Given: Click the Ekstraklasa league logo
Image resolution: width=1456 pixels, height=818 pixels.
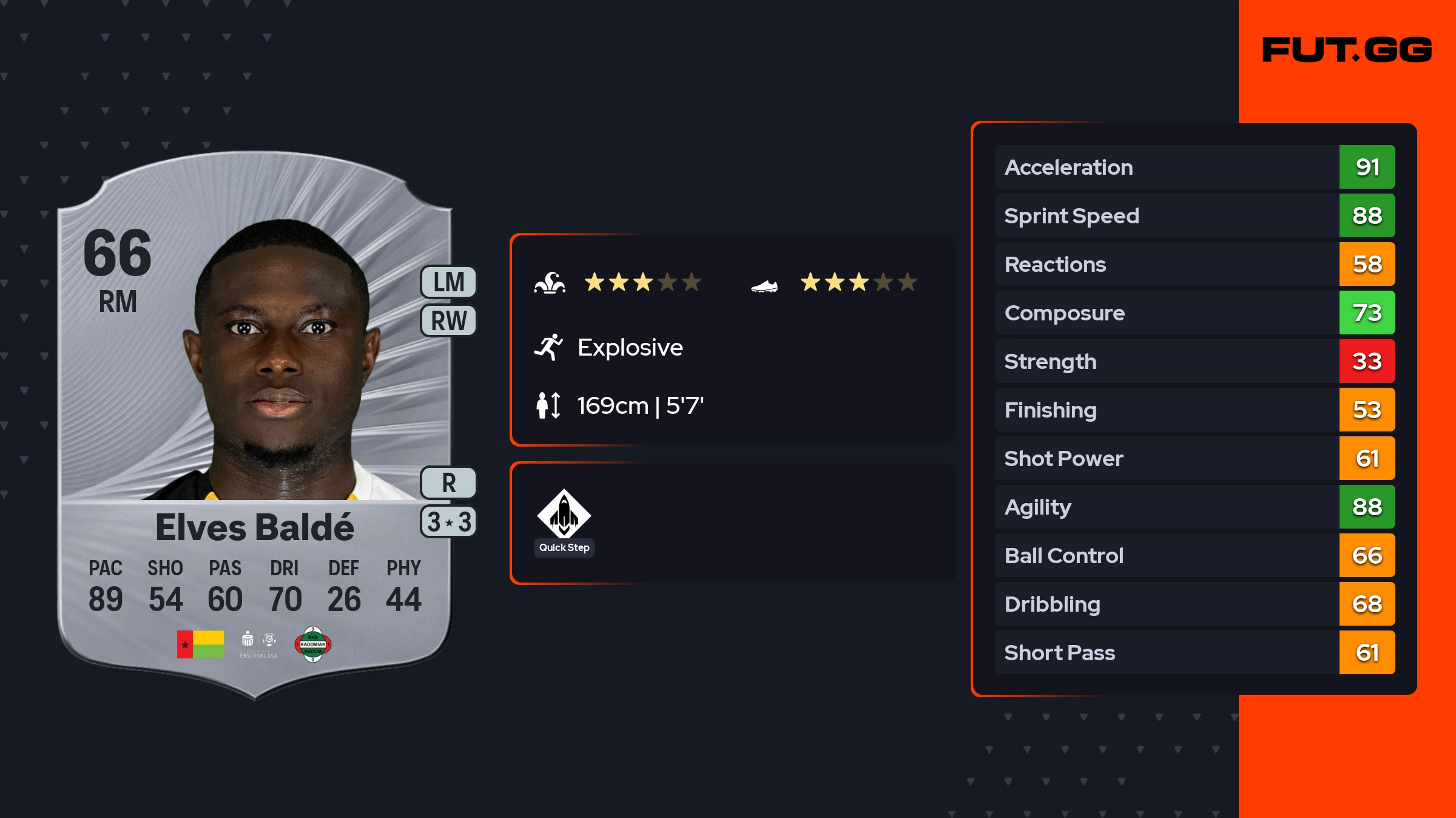Looking at the screenshot, I should click(x=258, y=644).
